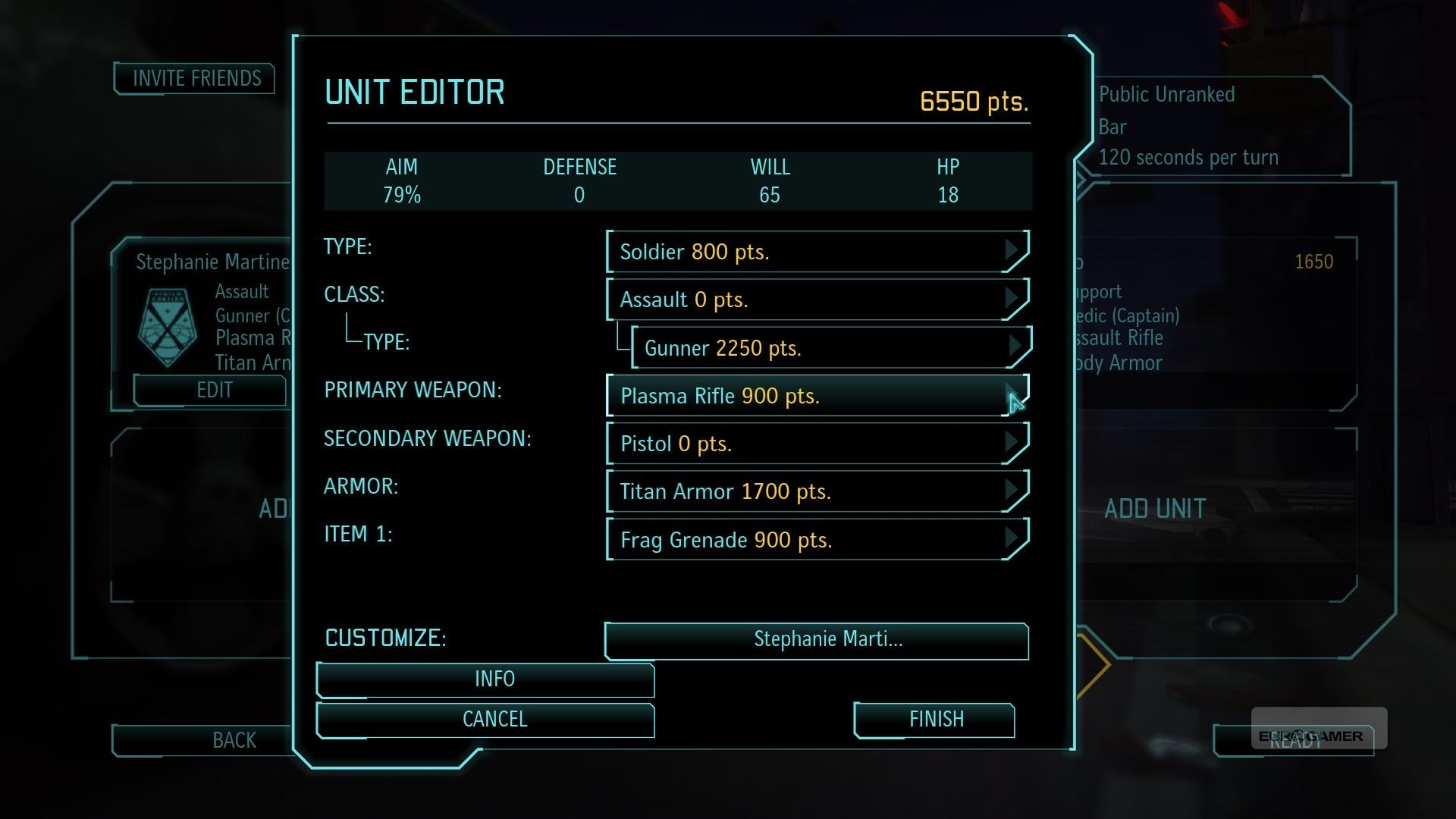Image resolution: width=1456 pixels, height=819 pixels.
Task: Open the Pistol secondary weapon selector
Action: (817, 444)
